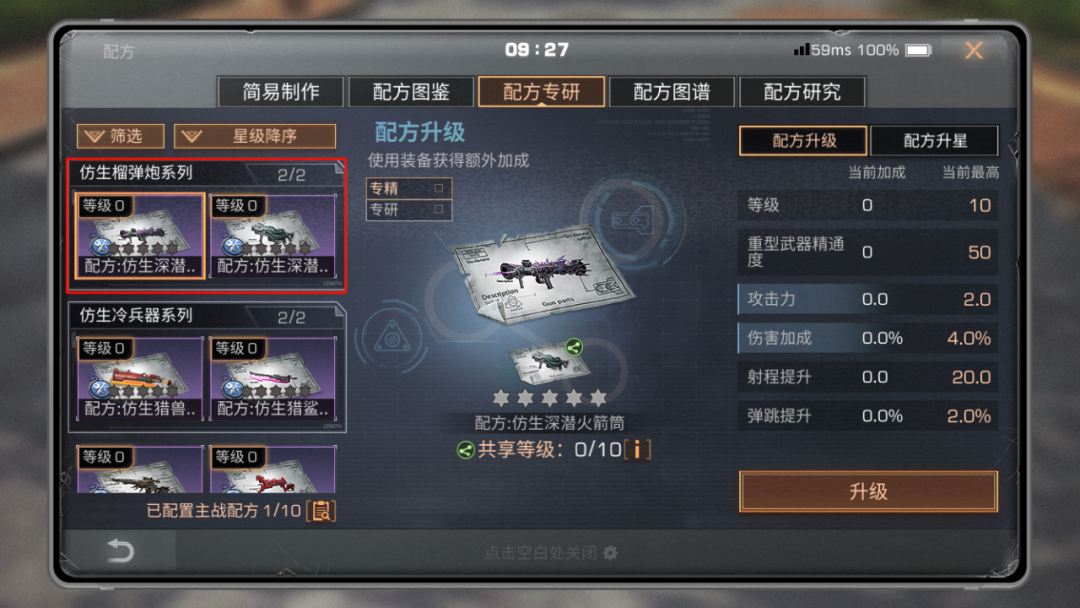The image size is (1080, 608).
Task: Toggle the 专精 checkbox
Action: pyautogui.click(x=438, y=188)
